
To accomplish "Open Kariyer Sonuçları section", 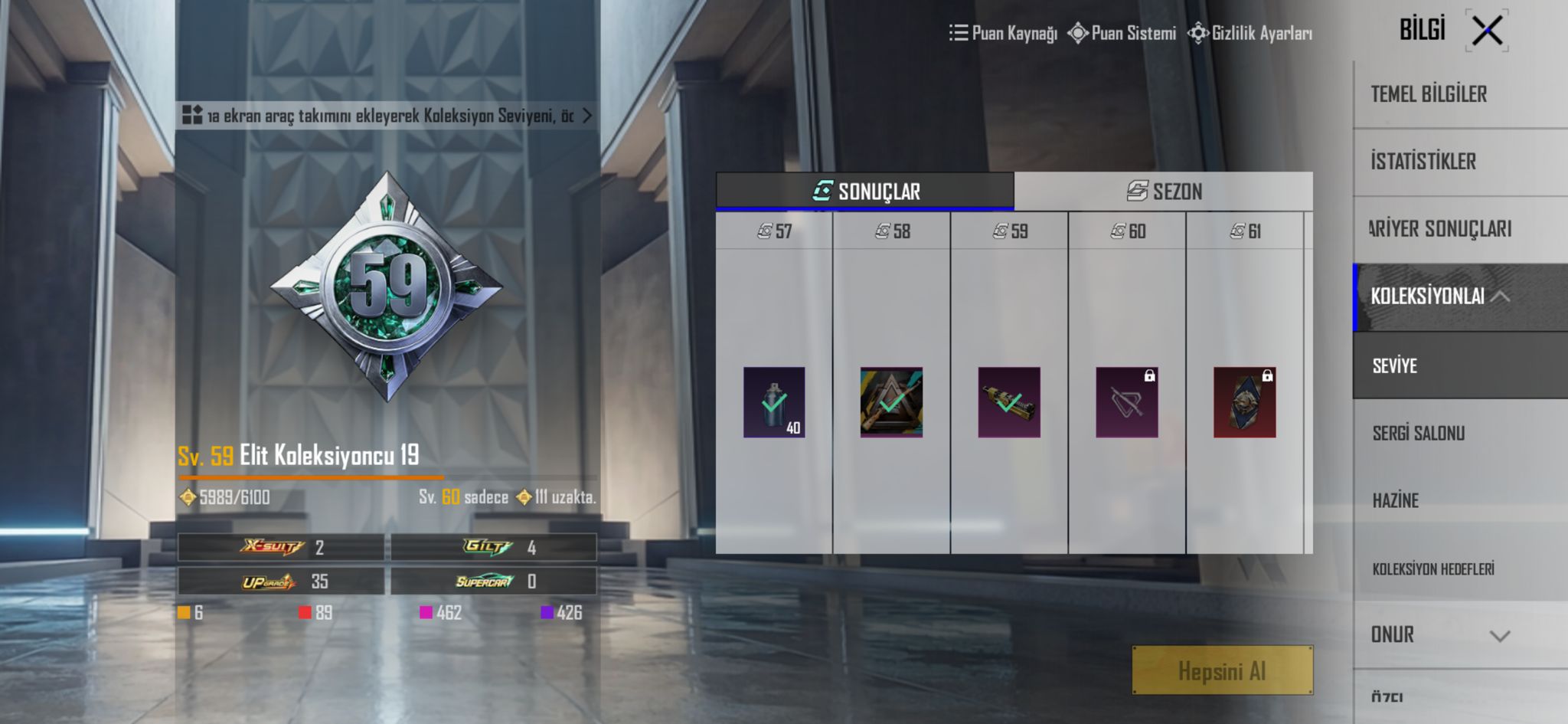I will point(1439,229).
